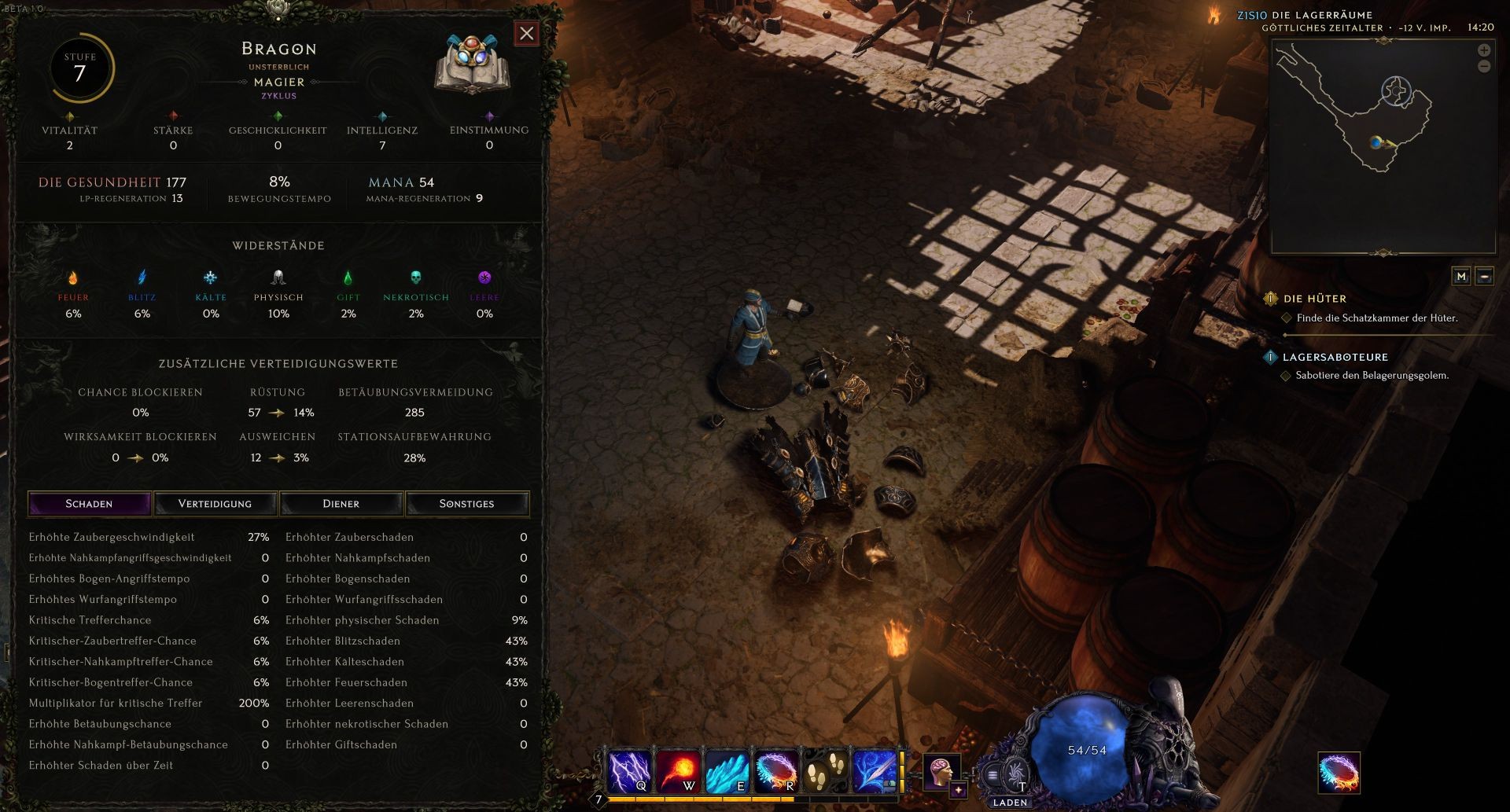Open the spellbook icon in character header
The image size is (1510, 812).
[472, 64]
